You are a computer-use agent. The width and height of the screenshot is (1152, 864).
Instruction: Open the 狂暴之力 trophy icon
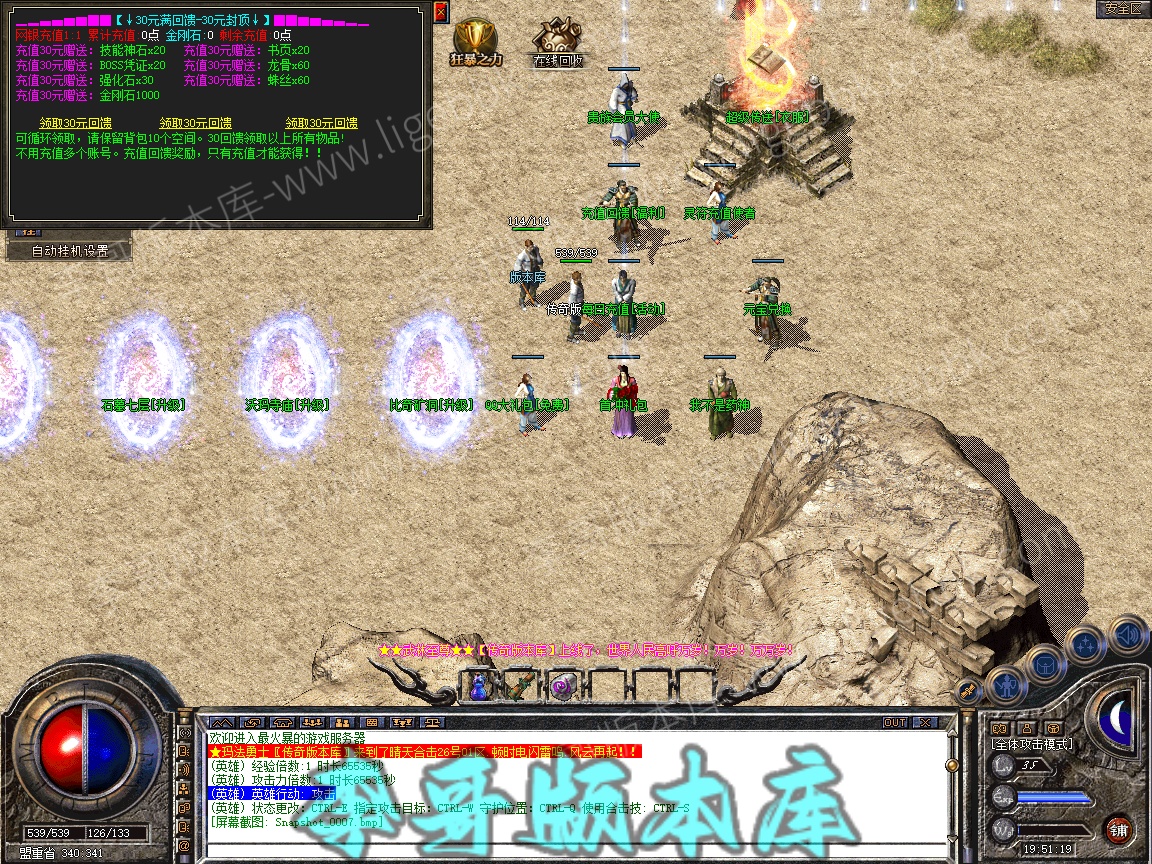[476, 41]
